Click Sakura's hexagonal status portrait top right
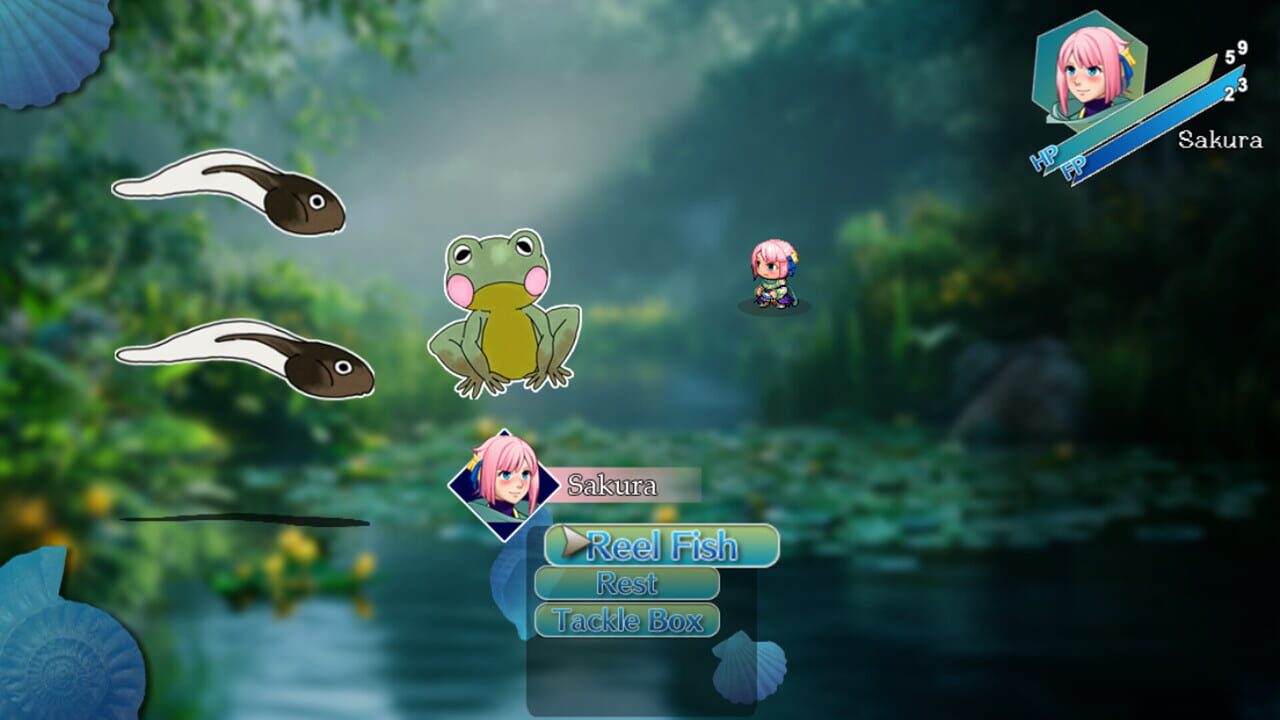1280x720 pixels. (1092, 70)
